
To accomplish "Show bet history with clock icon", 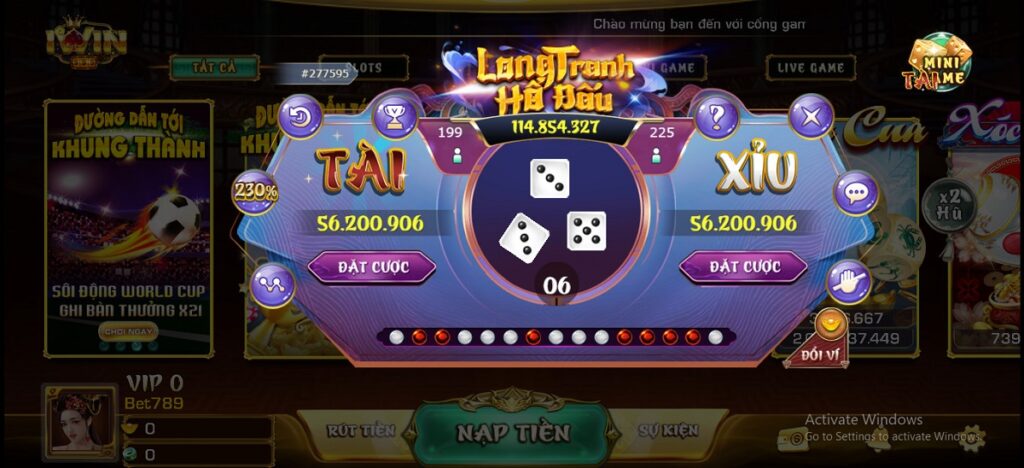I will 301,117.
